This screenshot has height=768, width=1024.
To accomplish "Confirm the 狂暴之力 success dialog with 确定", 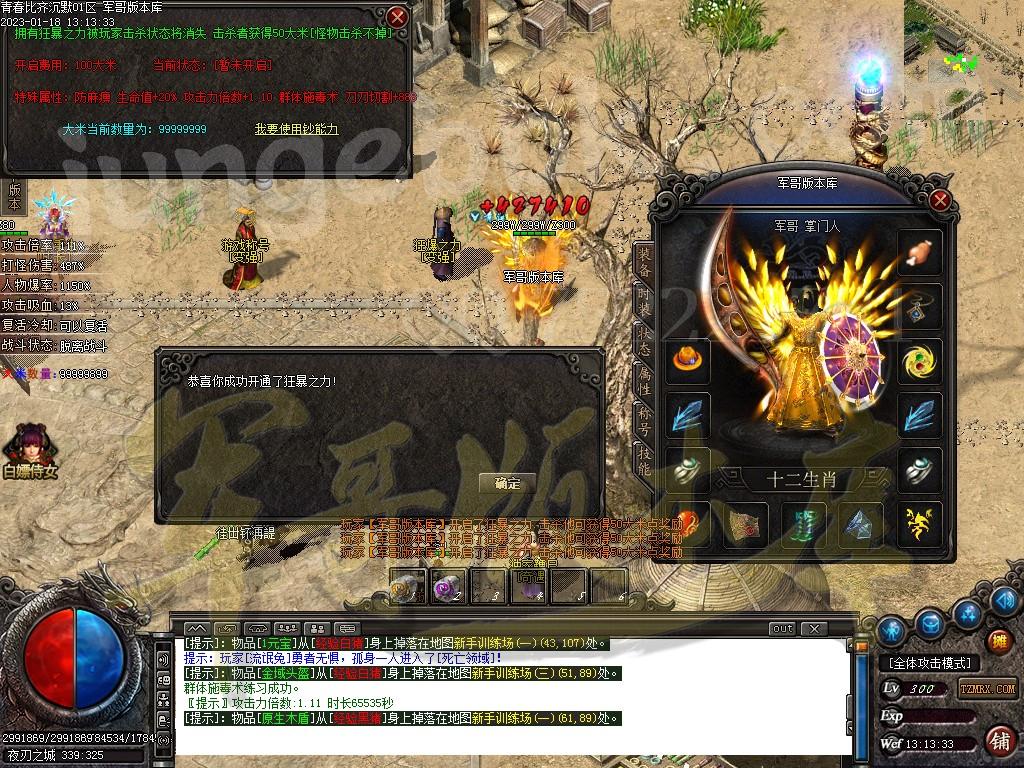I will pos(507,483).
